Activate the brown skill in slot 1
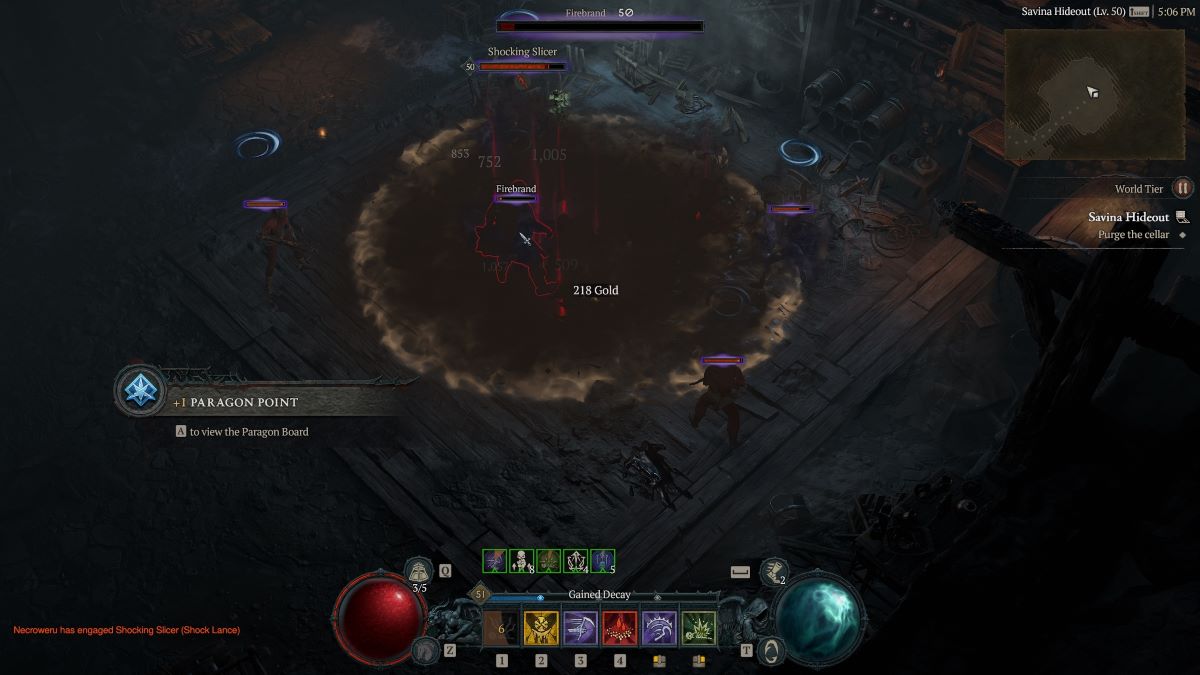Screen dimensions: 1200x675 point(501,629)
